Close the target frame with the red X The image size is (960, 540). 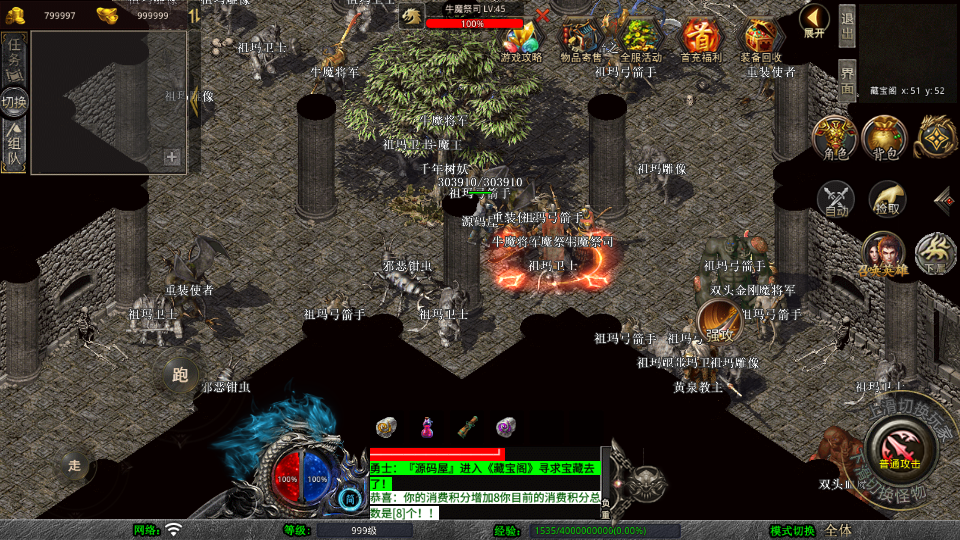(543, 15)
